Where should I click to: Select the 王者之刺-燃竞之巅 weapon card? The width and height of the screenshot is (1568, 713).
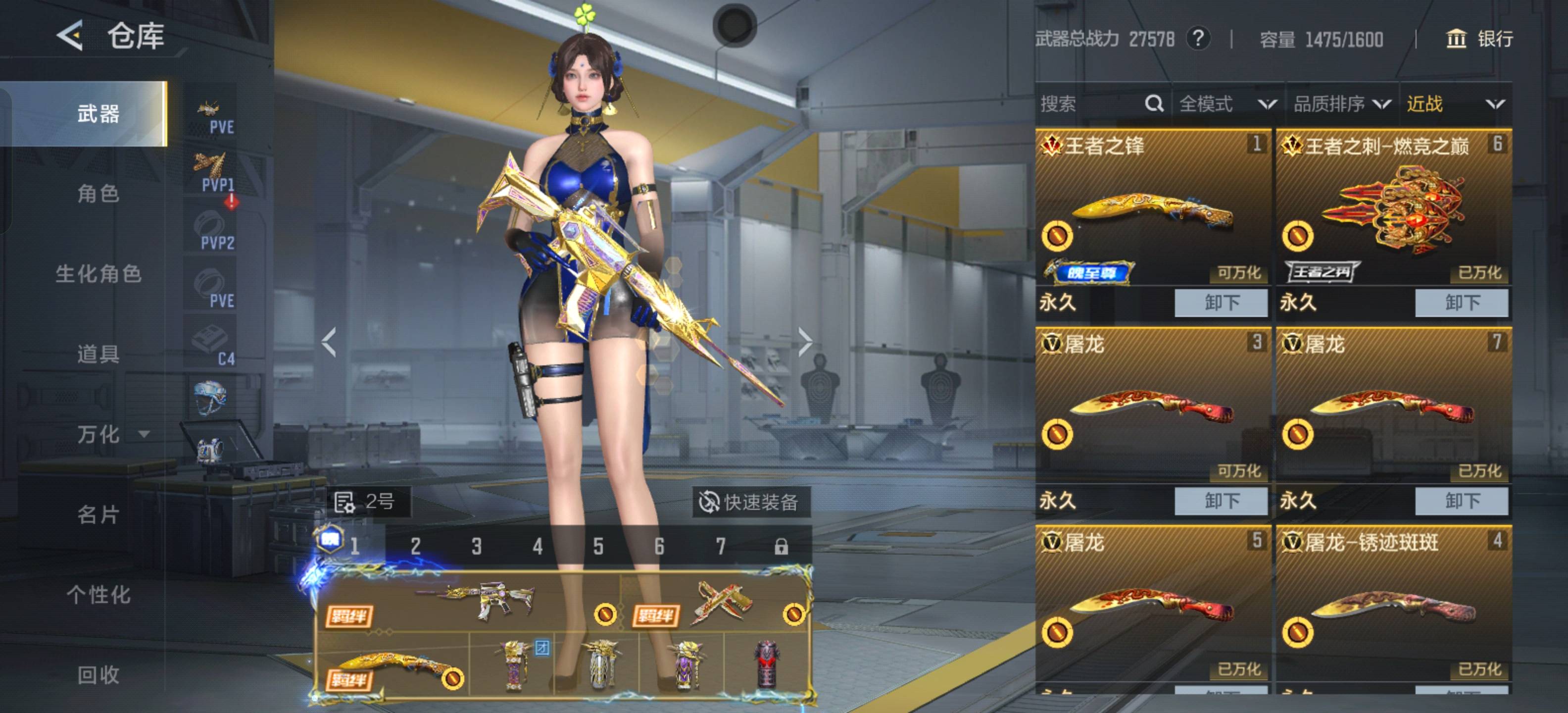(1393, 207)
